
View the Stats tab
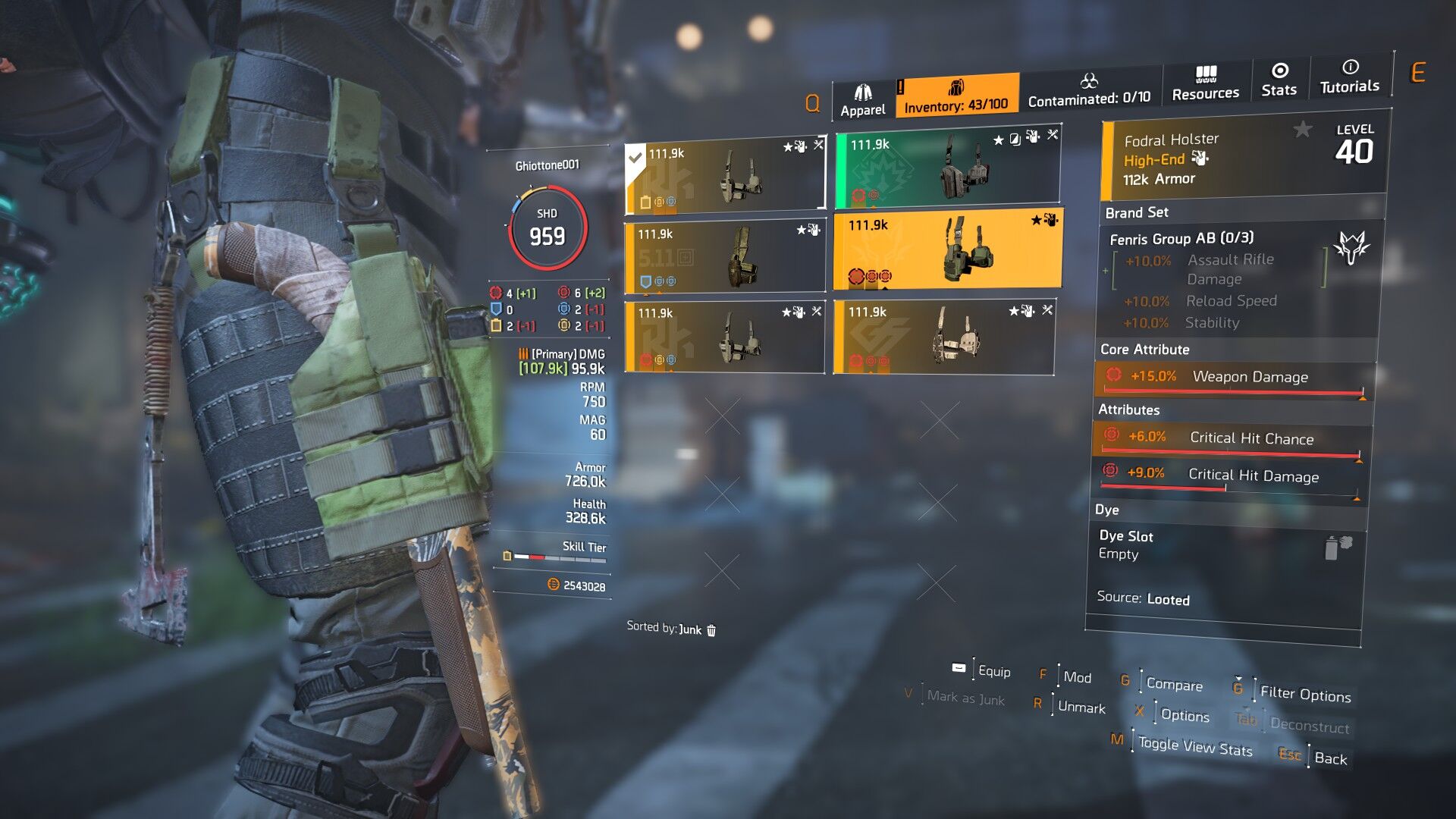tap(1279, 80)
